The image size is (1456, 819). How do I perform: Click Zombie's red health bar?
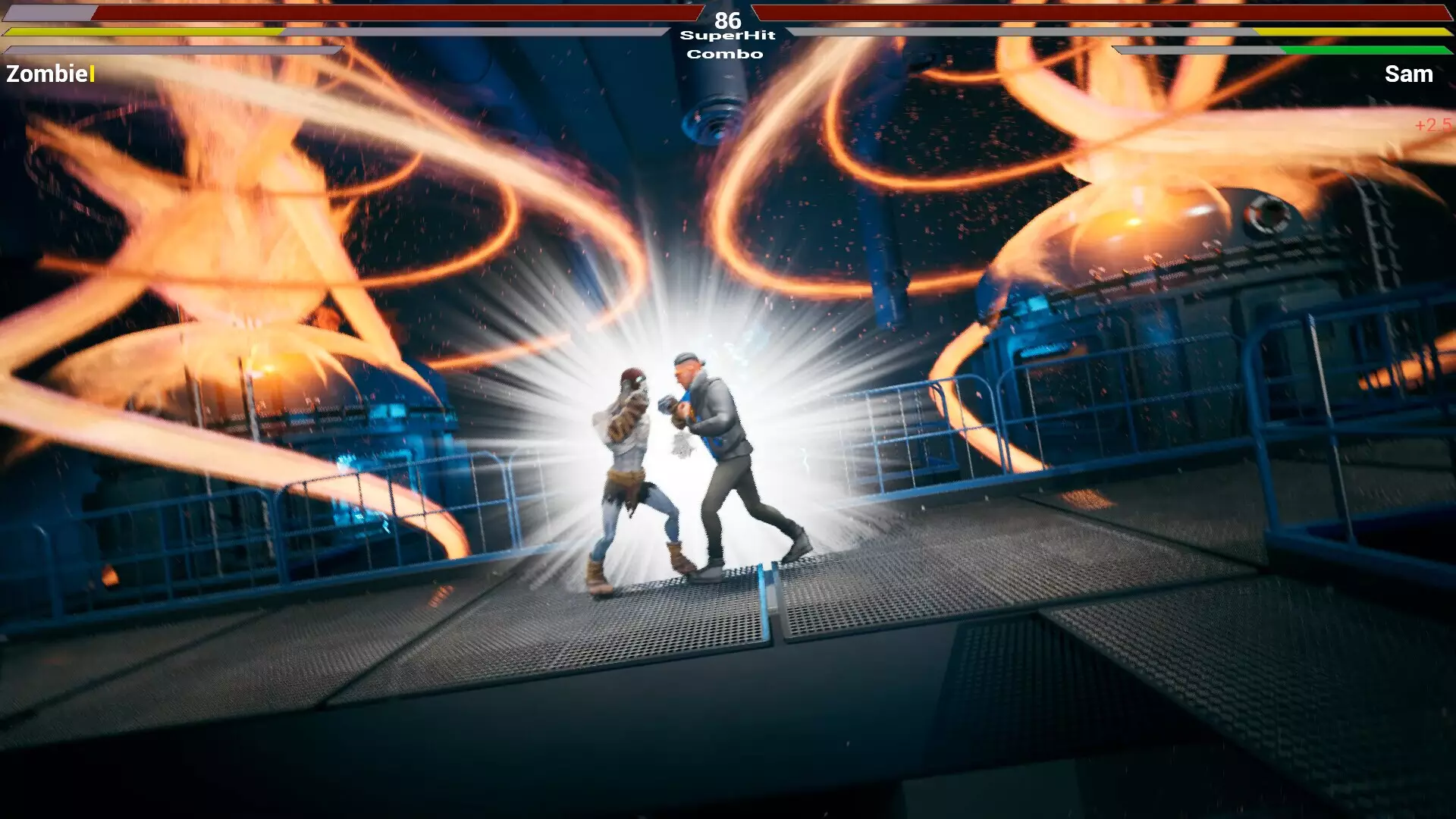(x=379, y=14)
